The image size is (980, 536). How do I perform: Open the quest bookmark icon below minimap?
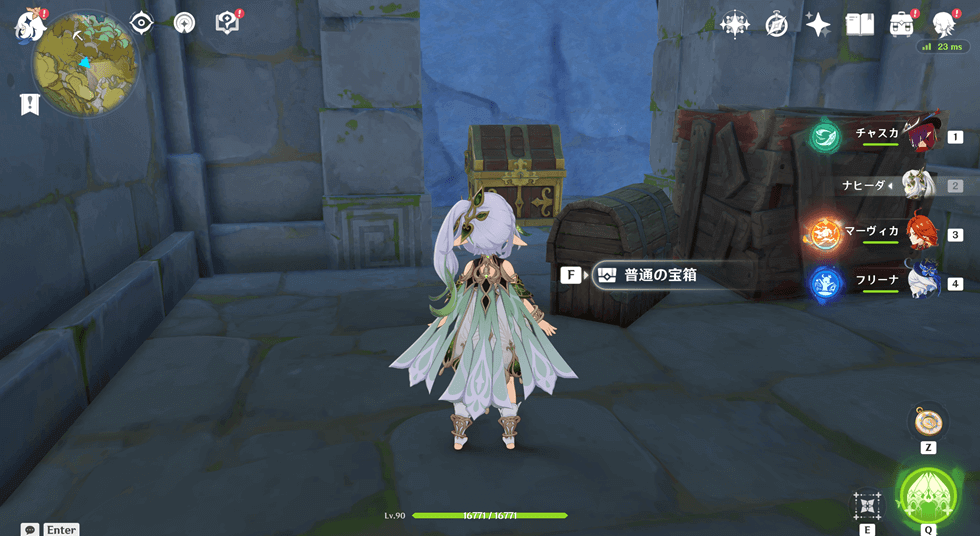pos(30,103)
